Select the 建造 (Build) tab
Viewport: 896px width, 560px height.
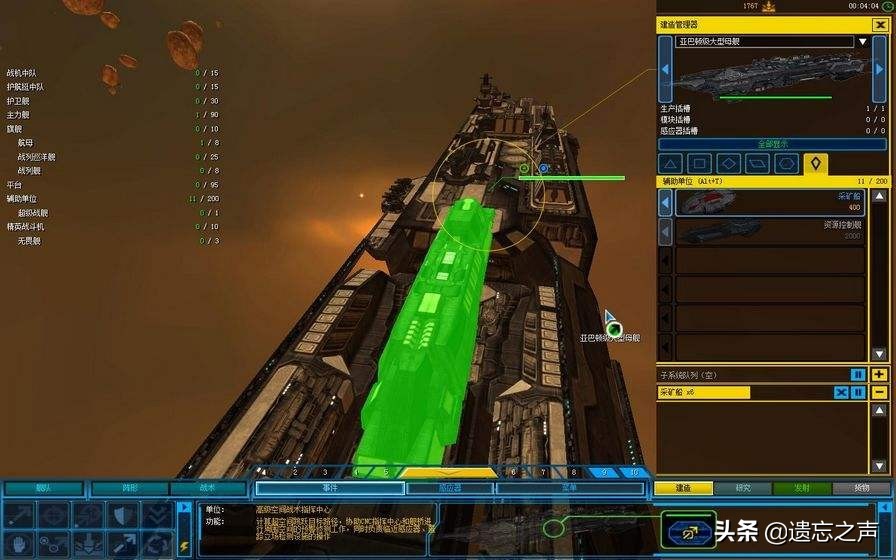(x=684, y=488)
